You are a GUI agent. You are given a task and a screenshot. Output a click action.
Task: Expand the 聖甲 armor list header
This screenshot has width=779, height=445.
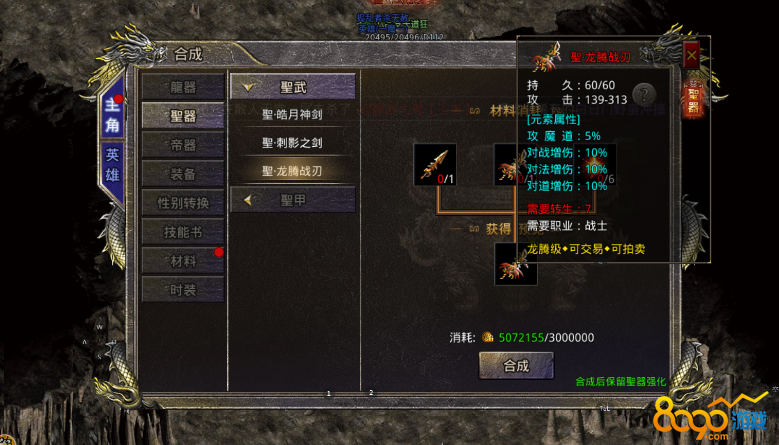pyautogui.click(x=292, y=200)
